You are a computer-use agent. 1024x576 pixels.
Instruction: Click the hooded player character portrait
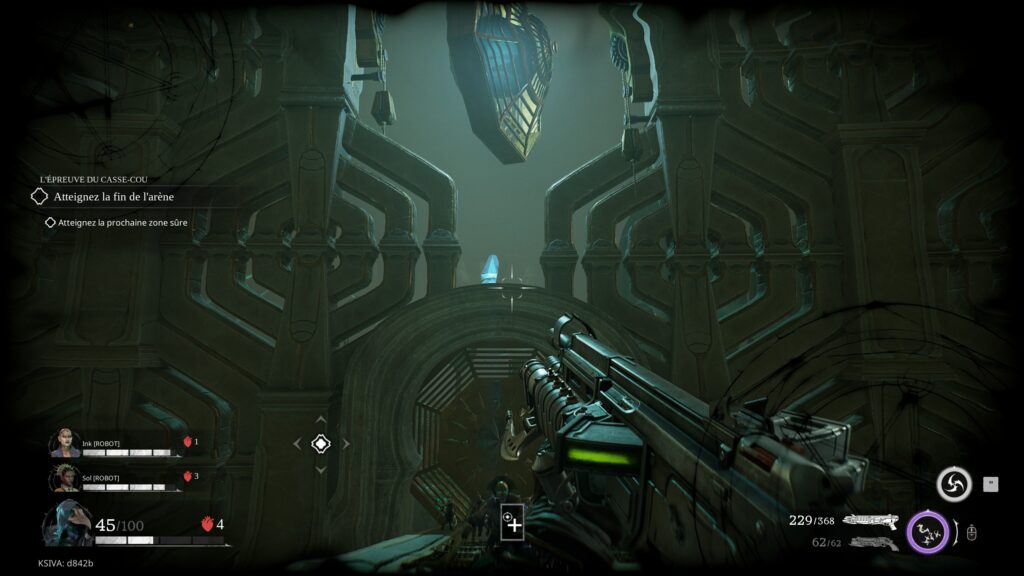click(x=66, y=525)
